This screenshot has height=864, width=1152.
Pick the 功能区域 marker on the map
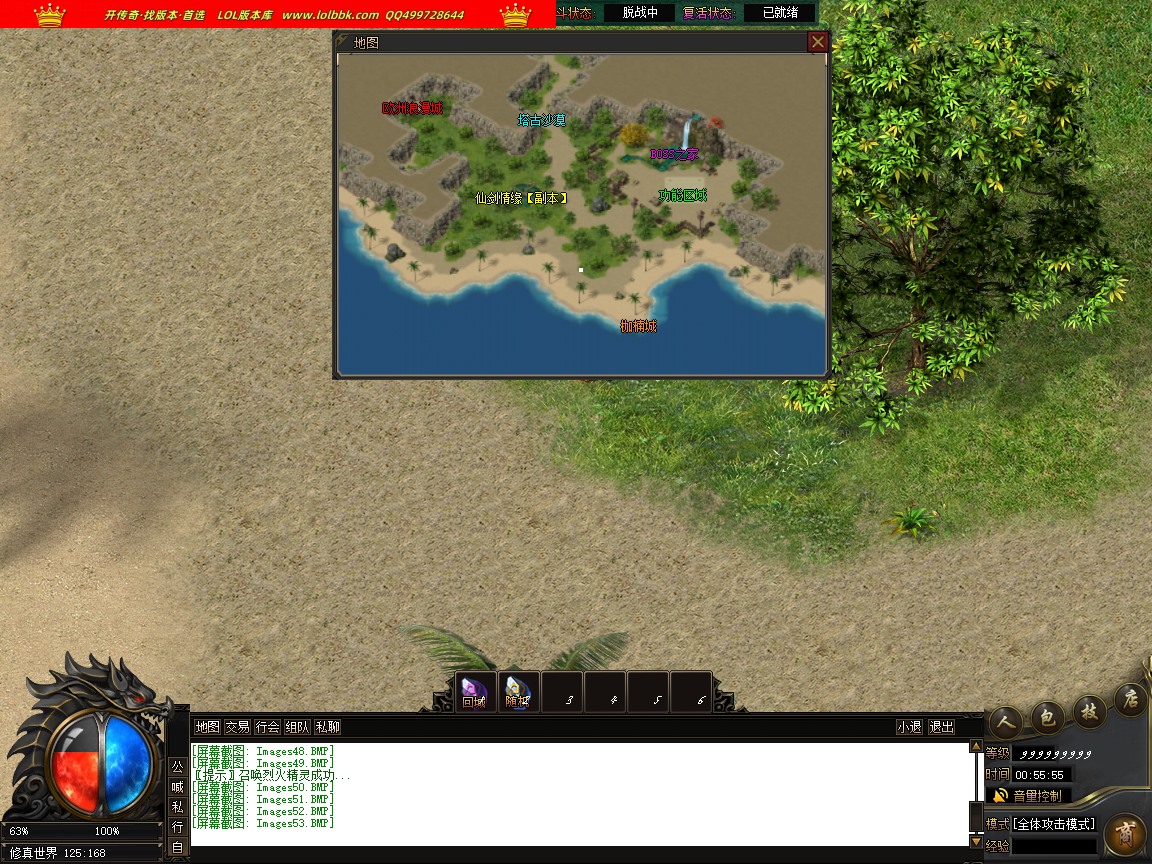[x=682, y=195]
